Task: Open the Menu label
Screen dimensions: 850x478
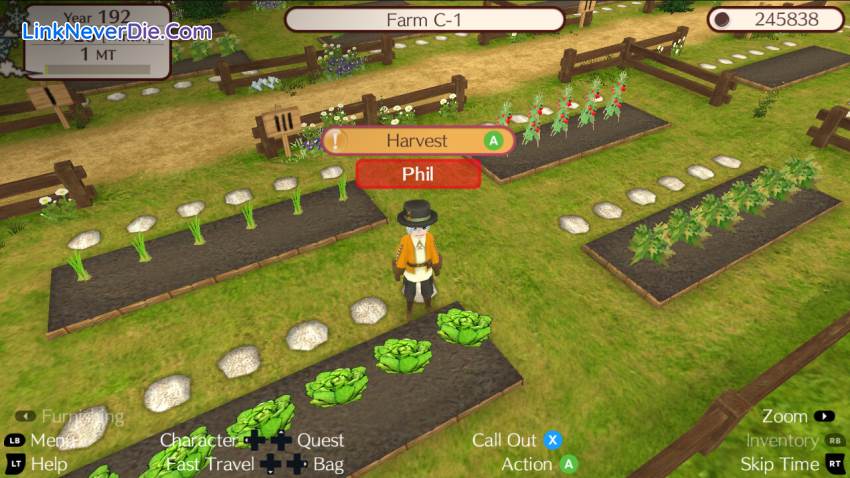Action: pos(52,440)
